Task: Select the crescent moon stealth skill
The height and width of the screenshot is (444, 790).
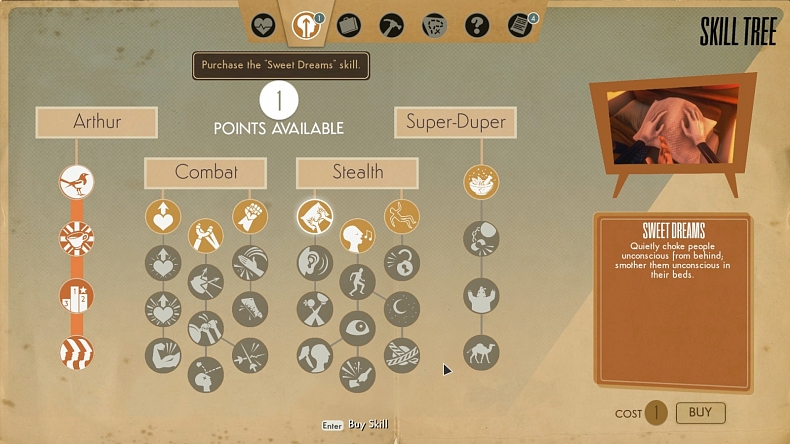Action: click(x=402, y=309)
